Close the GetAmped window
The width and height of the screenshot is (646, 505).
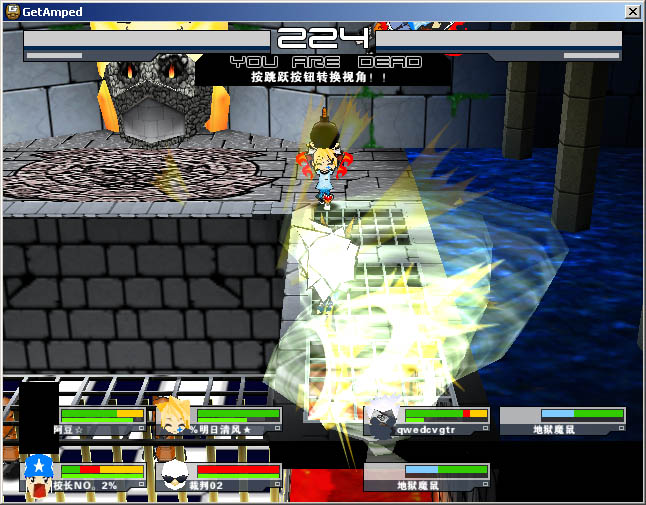[632, 11]
